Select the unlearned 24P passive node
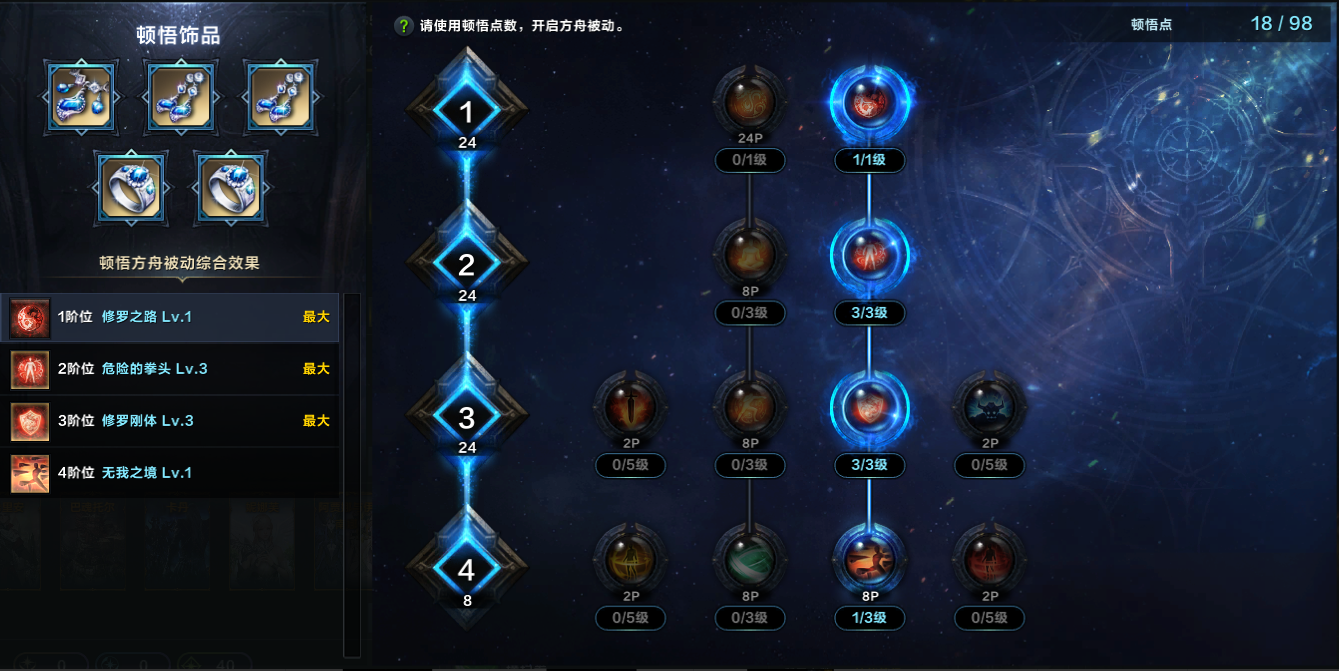The height and width of the screenshot is (671, 1339). (x=749, y=102)
